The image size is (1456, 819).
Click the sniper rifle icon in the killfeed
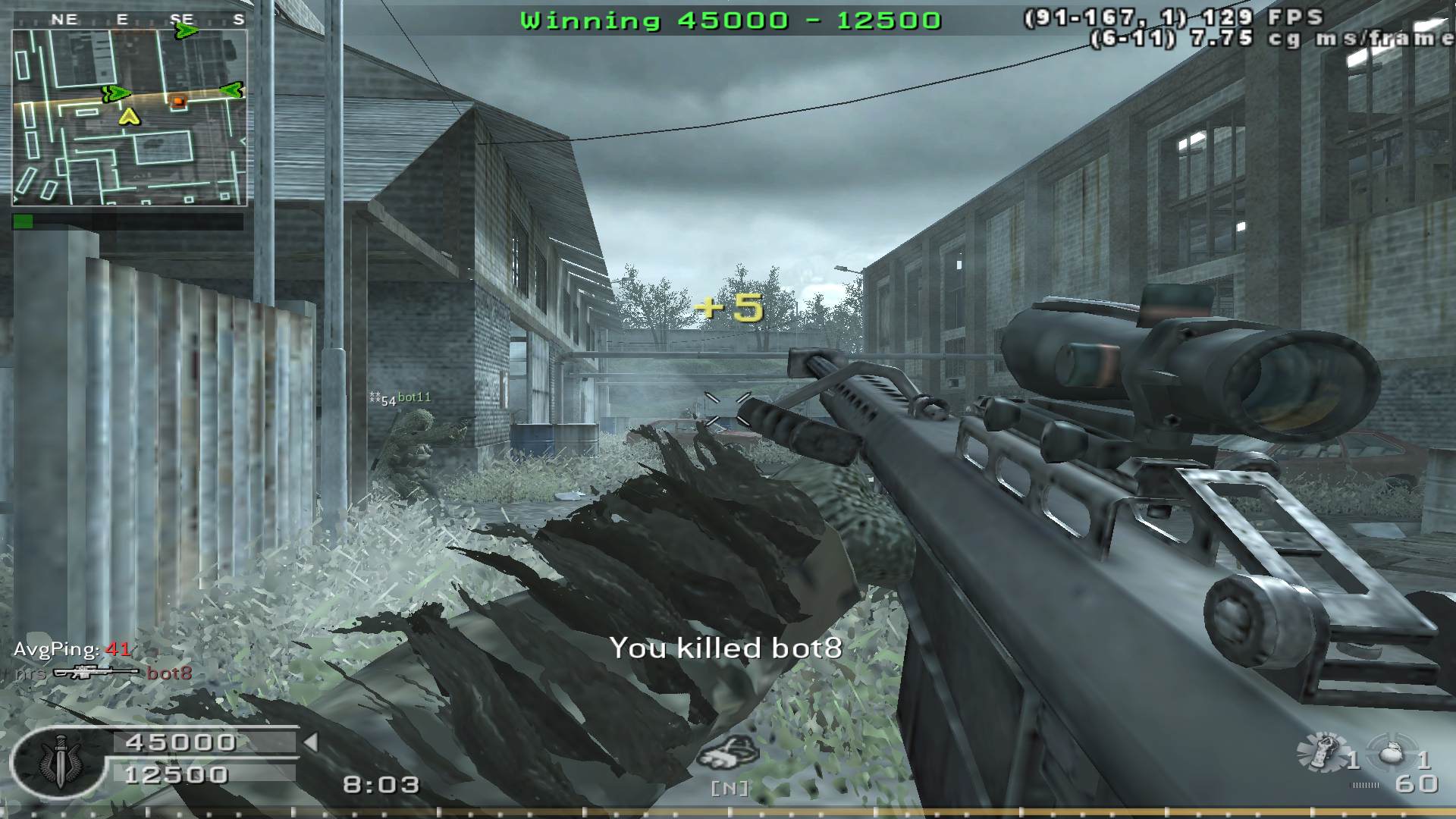pos(96,673)
